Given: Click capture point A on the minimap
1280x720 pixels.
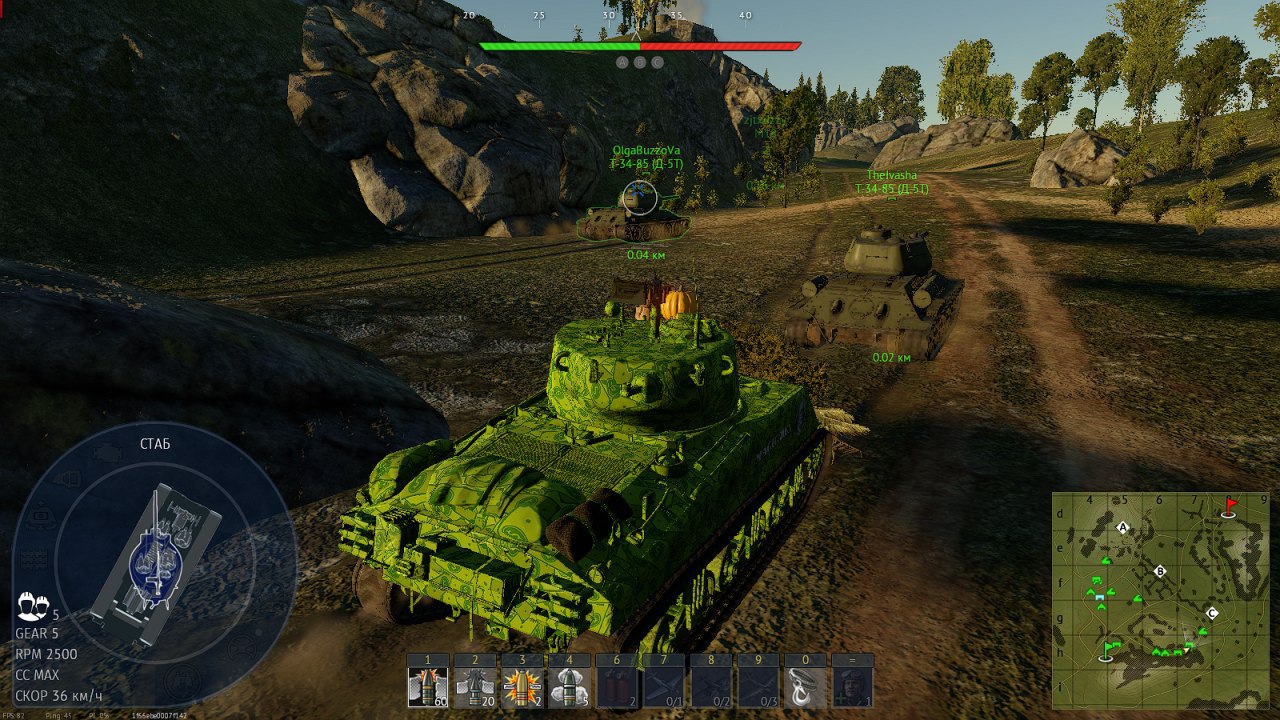Looking at the screenshot, I should coord(1123,527).
